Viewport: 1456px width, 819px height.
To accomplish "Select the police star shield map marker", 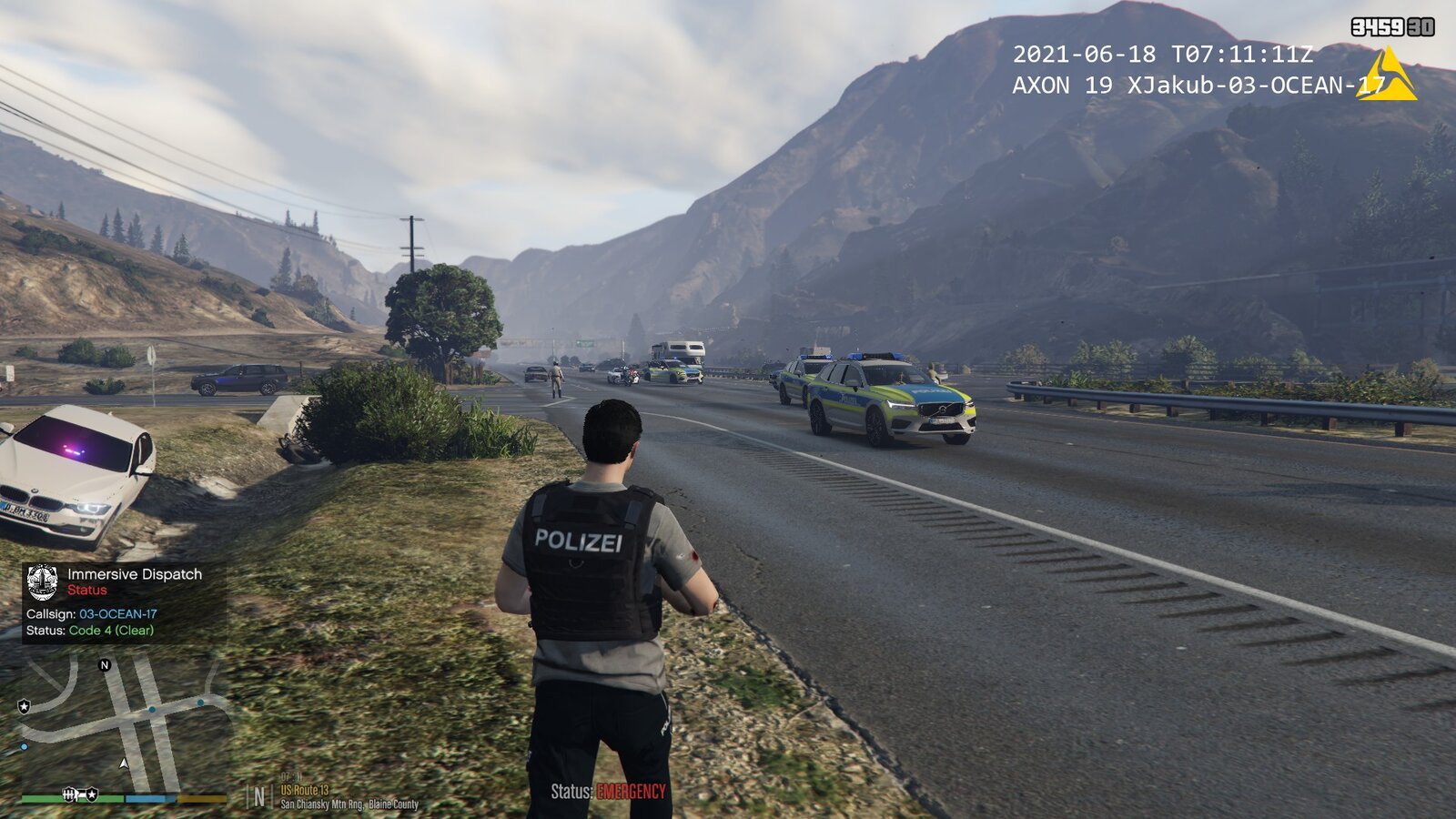I will coord(25,706).
